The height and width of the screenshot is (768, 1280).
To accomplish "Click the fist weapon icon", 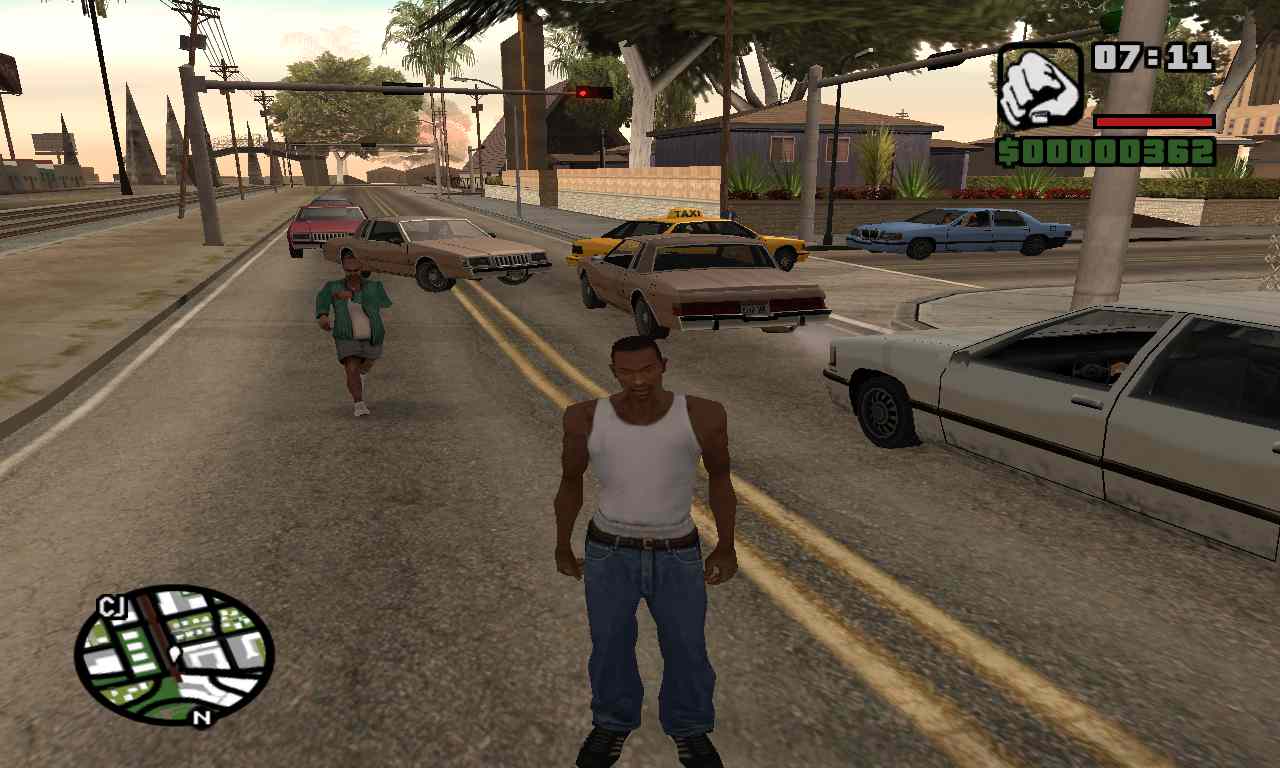I will tap(1040, 86).
